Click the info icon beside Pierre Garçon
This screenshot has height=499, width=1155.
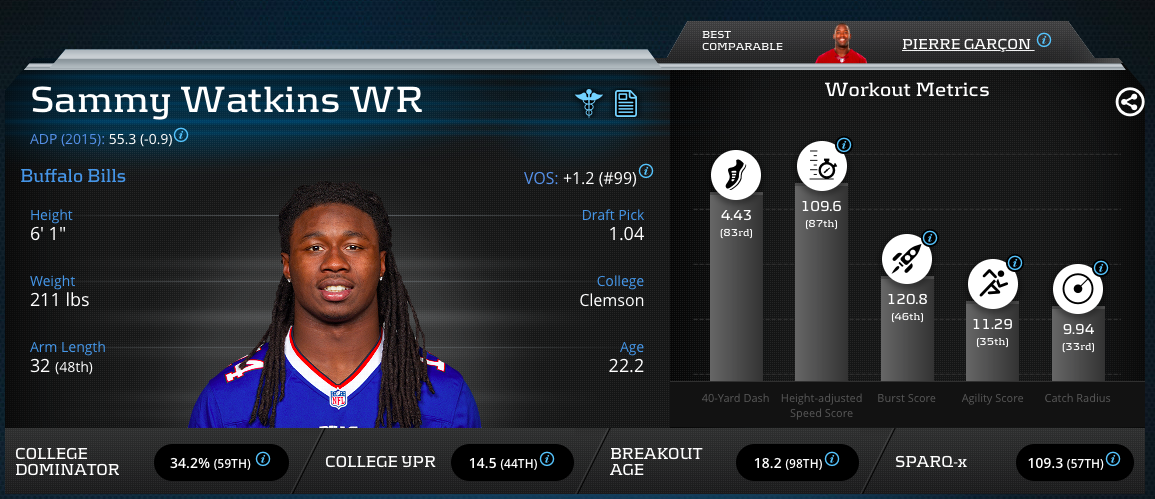(1044, 41)
